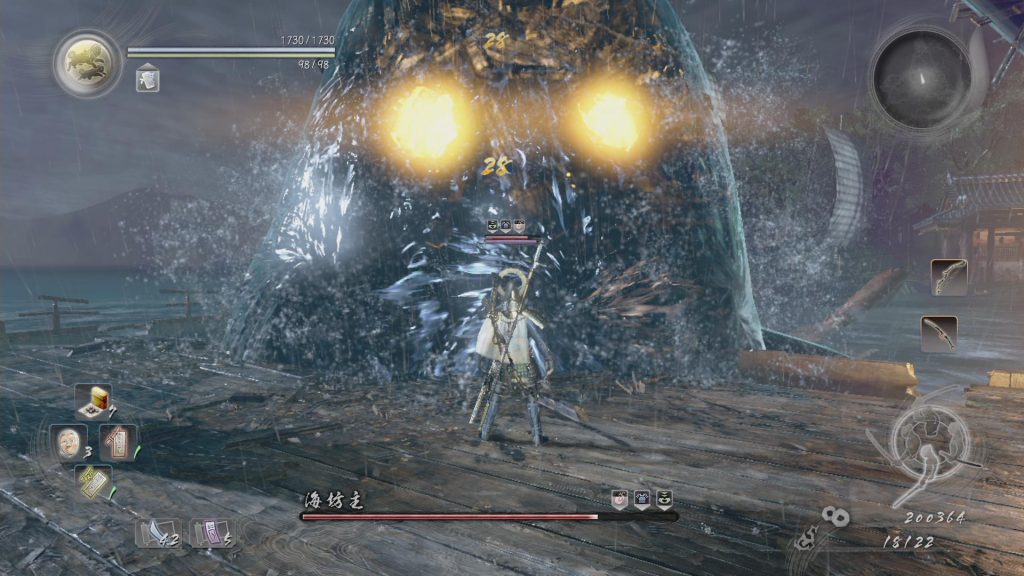
Task: Click the talisman buff status icon
Action: click(x=147, y=77)
